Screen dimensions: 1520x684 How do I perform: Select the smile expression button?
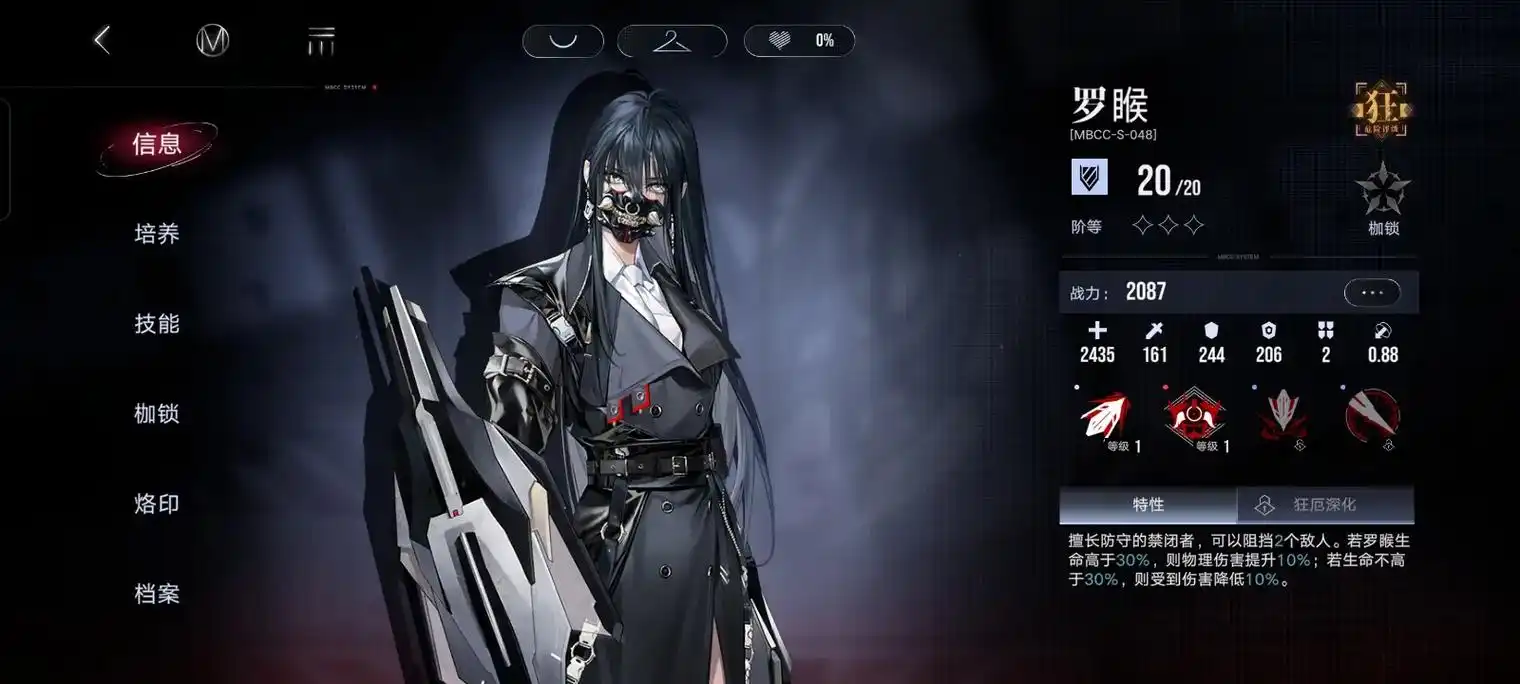(563, 41)
